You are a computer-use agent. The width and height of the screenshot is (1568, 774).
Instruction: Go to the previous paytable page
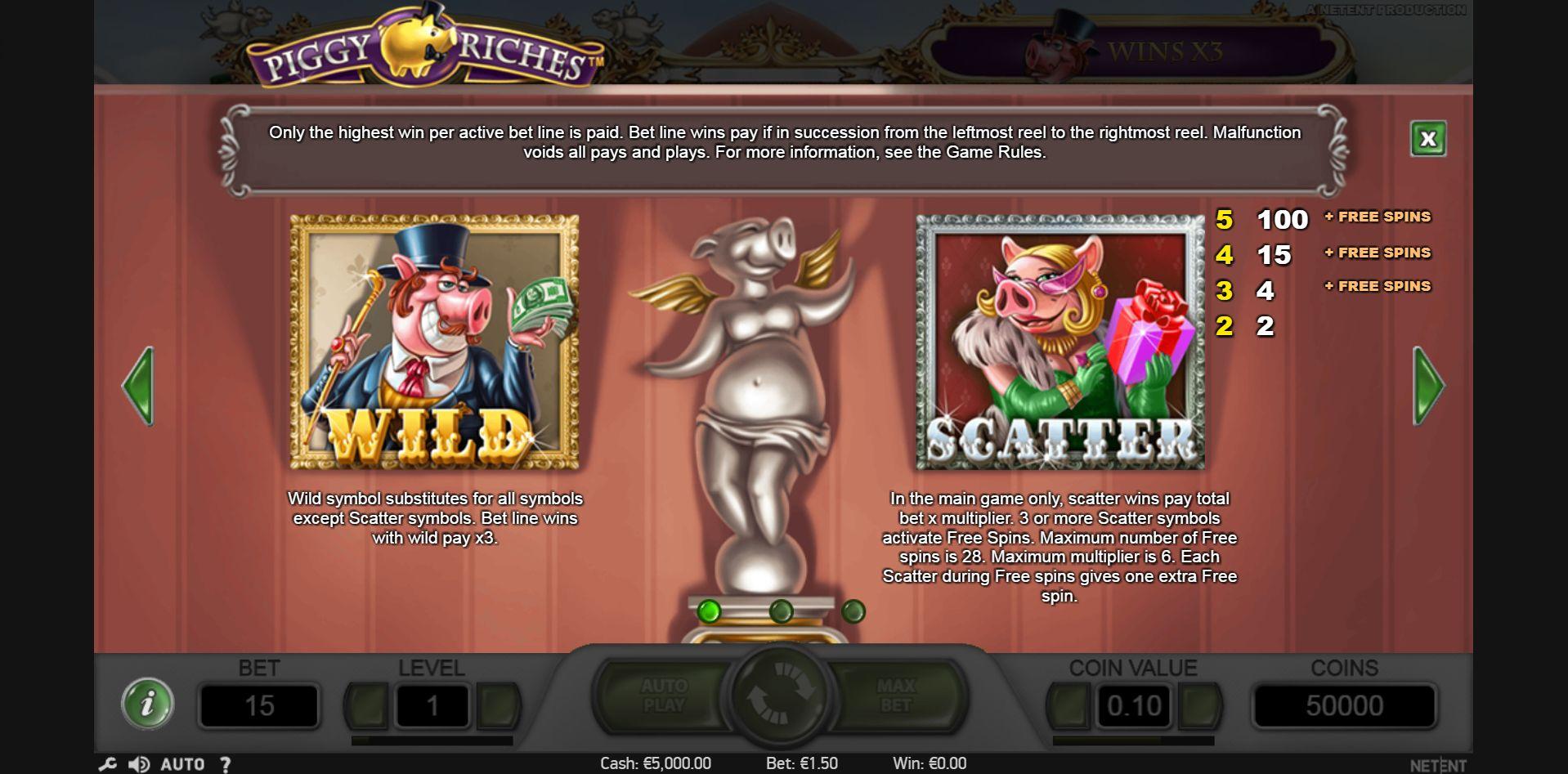click(138, 386)
